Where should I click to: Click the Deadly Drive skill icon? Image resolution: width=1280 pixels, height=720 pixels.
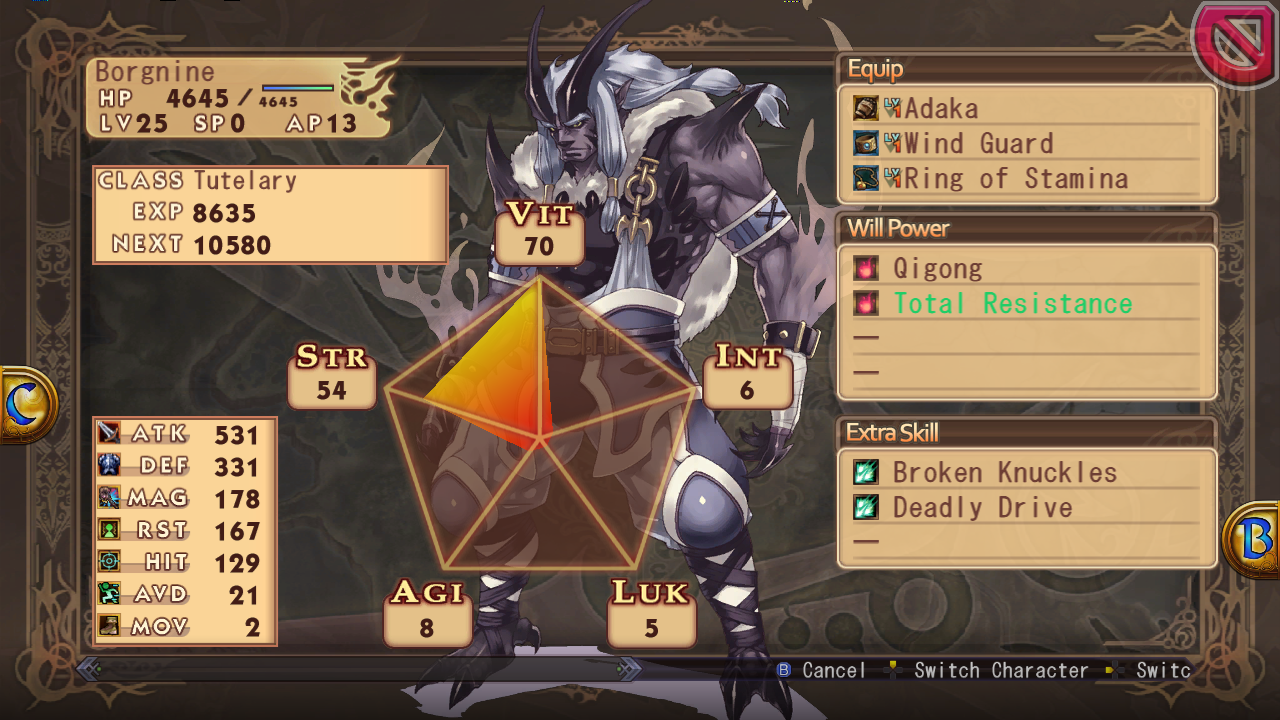pyautogui.click(x=868, y=507)
